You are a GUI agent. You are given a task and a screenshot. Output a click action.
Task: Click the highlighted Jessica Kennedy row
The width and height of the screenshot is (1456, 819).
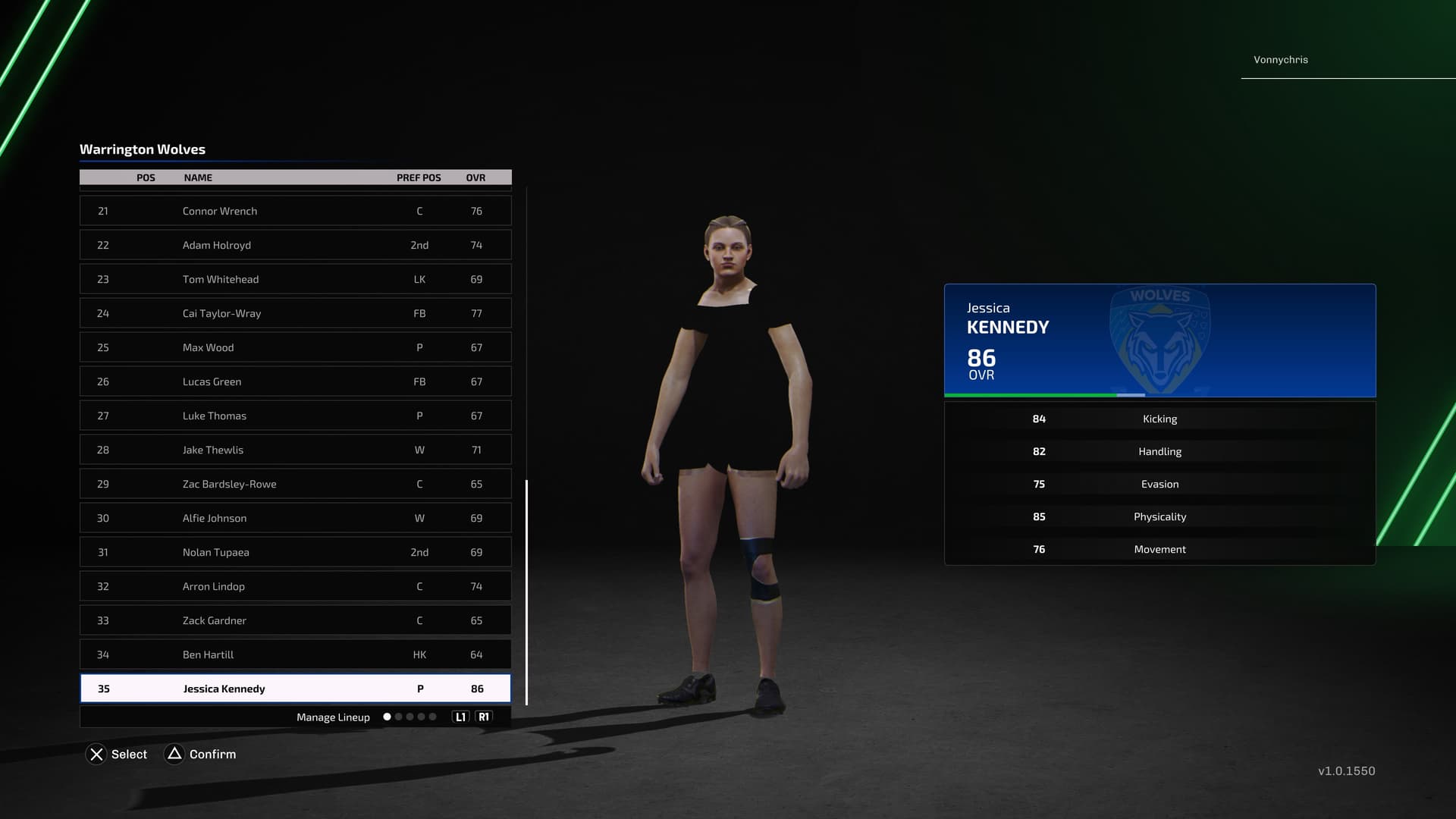click(295, 689)
